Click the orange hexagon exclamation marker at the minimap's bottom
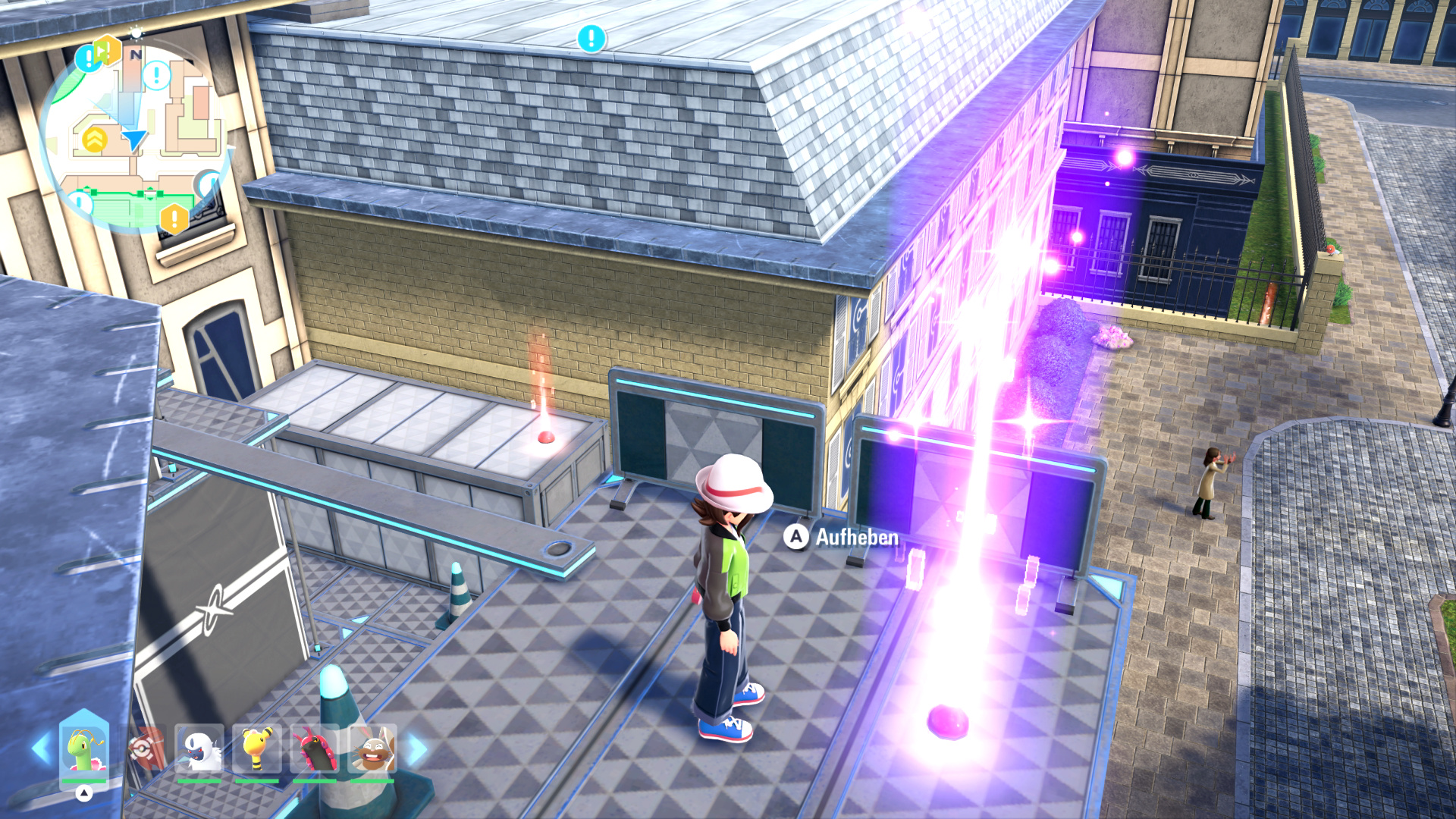The image size is (1456, 819). [174, 219]
